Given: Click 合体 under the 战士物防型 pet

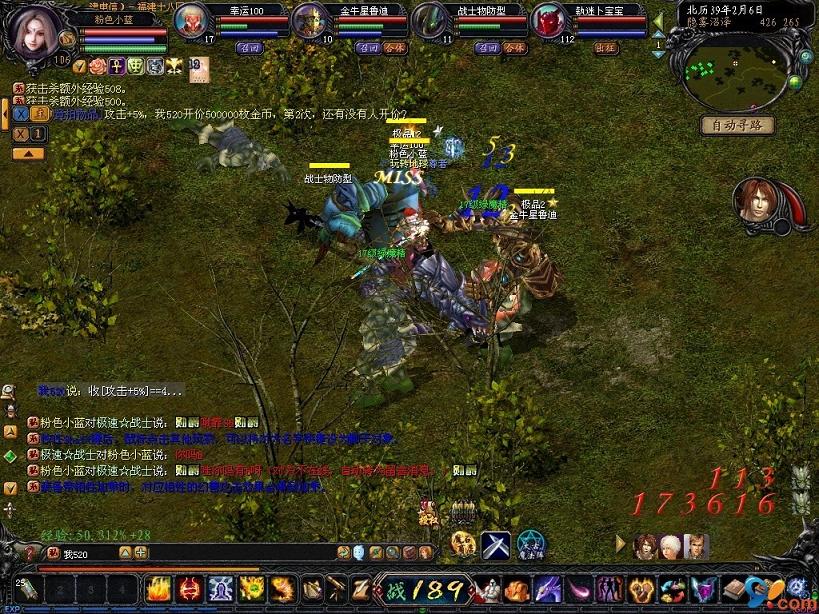Looking at the screenshot, I should pos(515,47).
